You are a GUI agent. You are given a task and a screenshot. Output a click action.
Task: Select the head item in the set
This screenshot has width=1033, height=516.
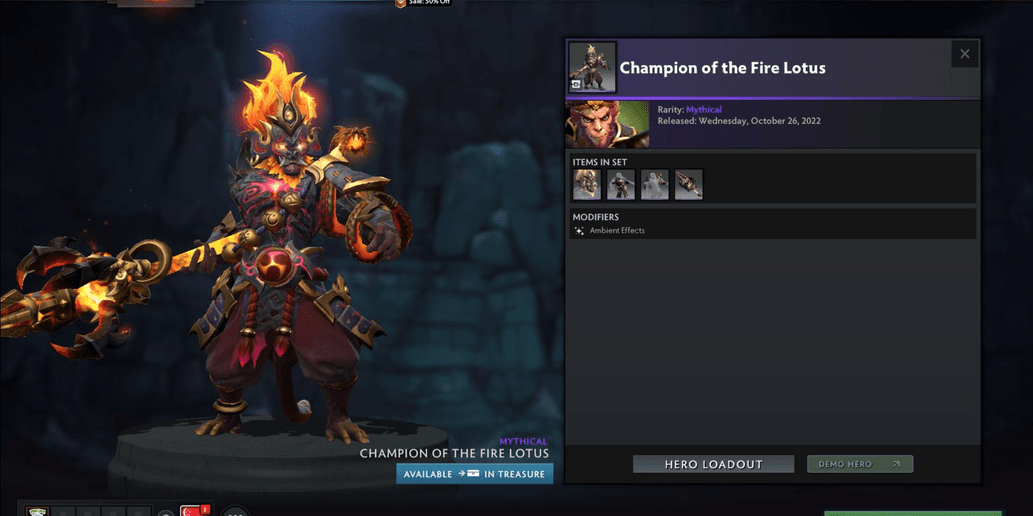pos(587,185)
